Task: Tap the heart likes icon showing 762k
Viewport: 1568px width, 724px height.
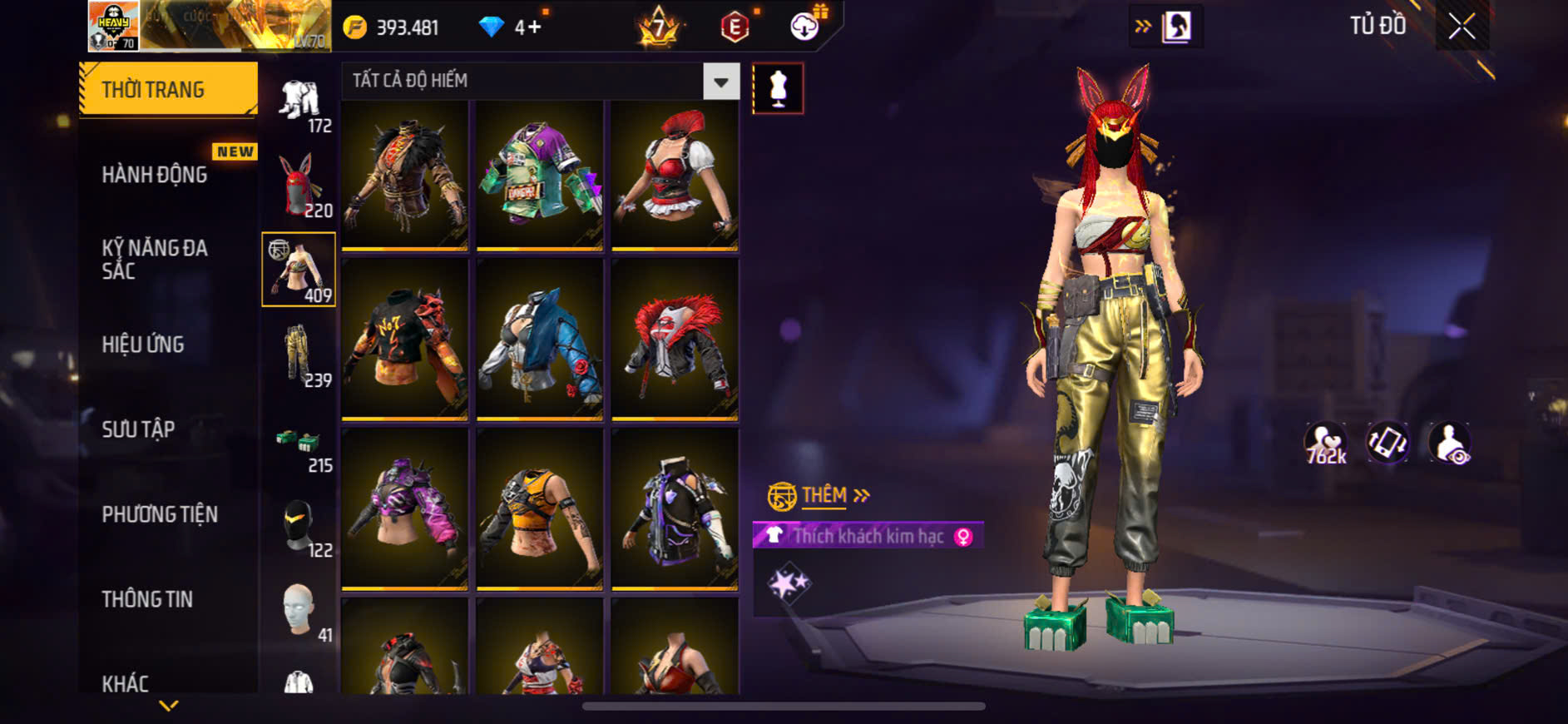Action: click(1325, 443)
